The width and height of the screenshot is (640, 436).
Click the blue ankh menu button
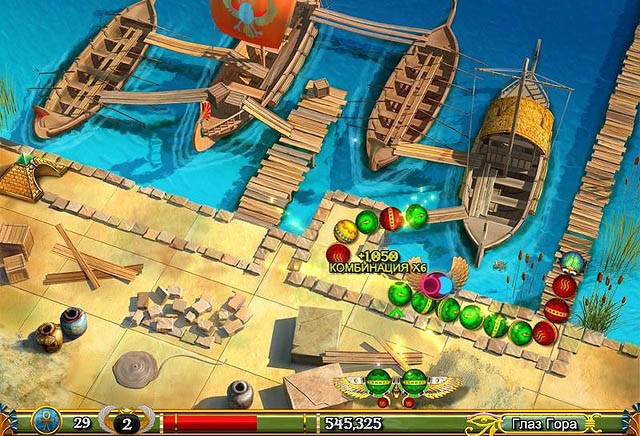click(x=46, y=422)
